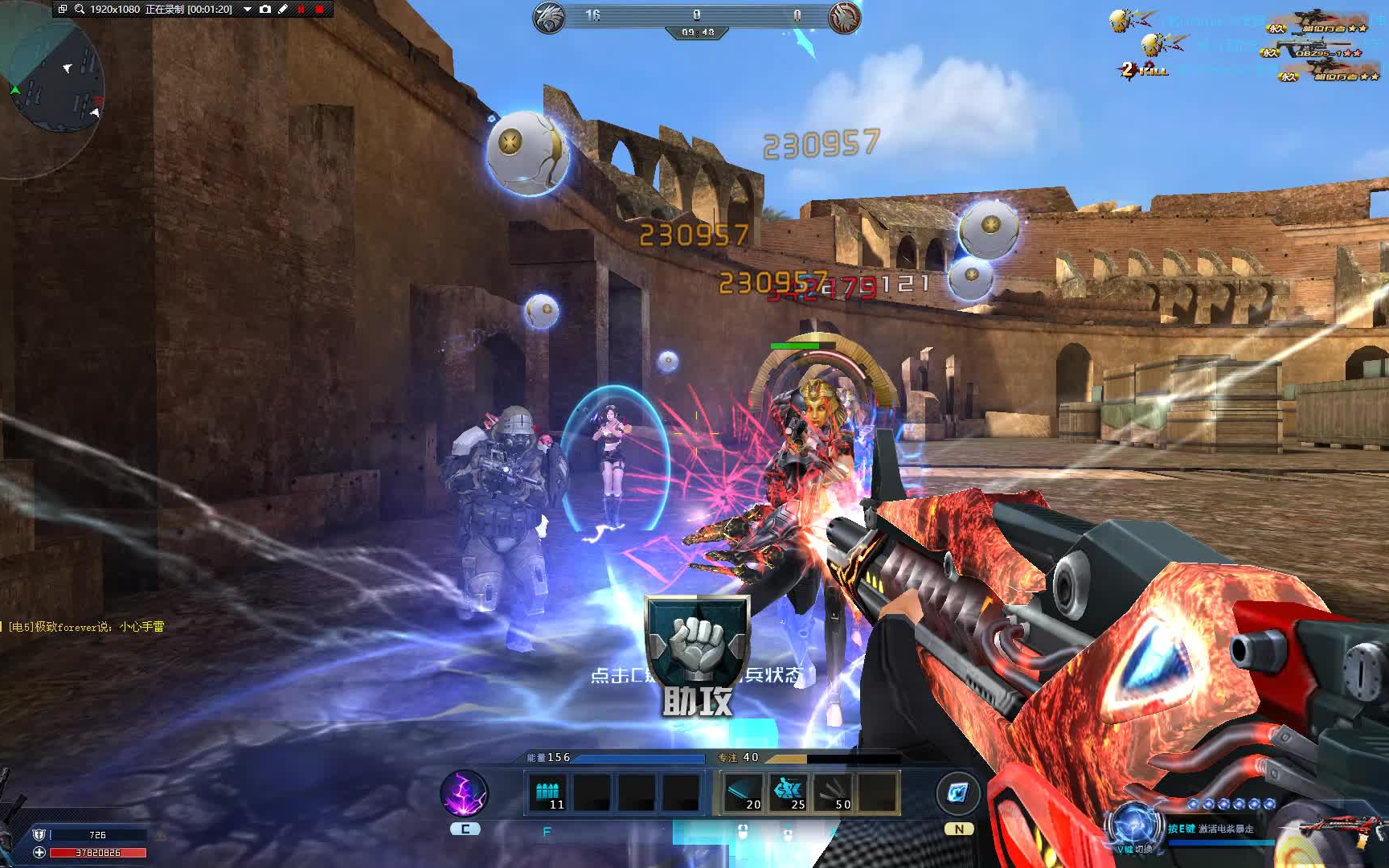
Task: Click the recorder's magnifier zoom icon
Action: click(80, 10)
